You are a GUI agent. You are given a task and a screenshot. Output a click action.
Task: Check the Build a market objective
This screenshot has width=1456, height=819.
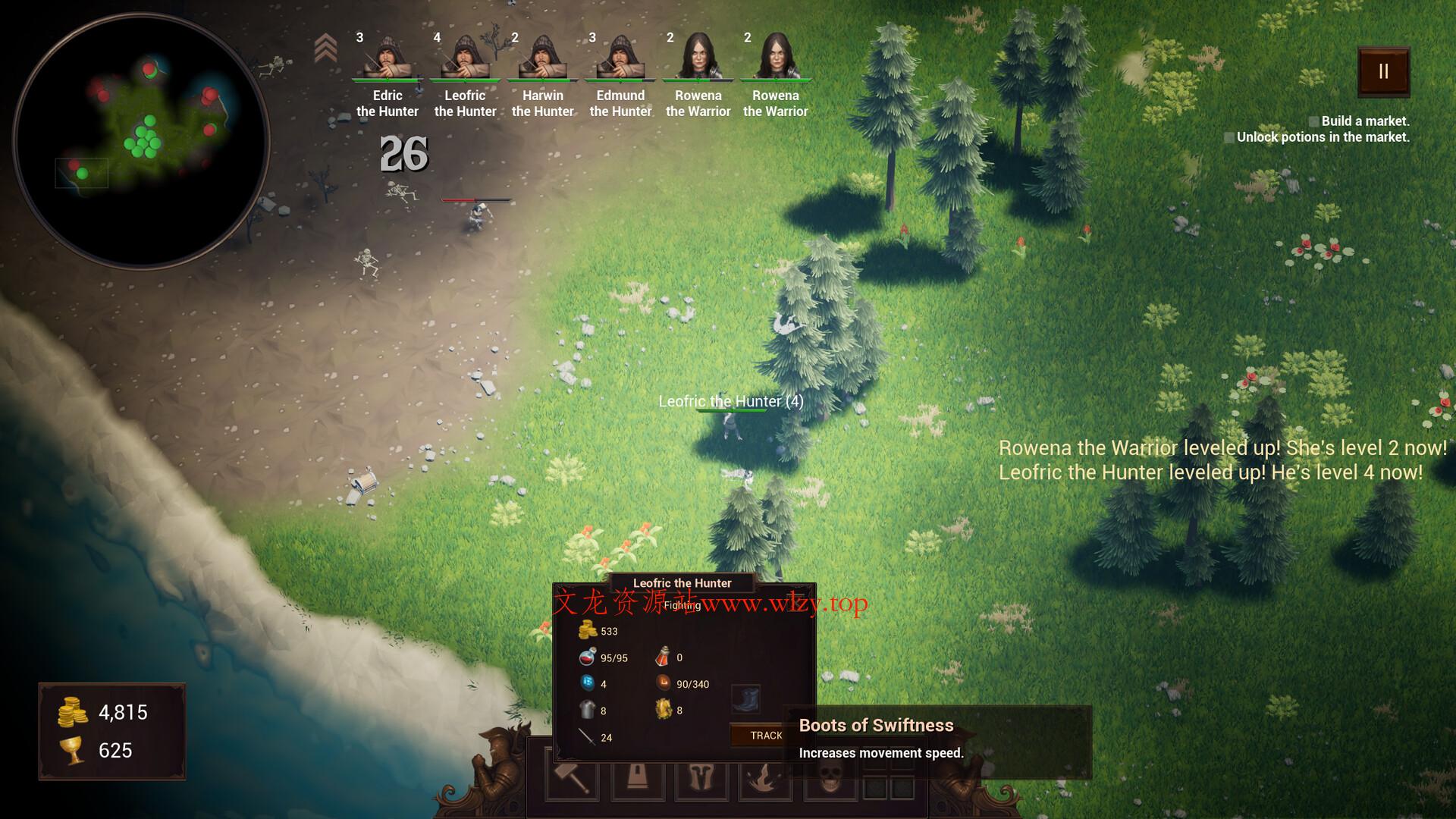click(x=1314, y=120)
